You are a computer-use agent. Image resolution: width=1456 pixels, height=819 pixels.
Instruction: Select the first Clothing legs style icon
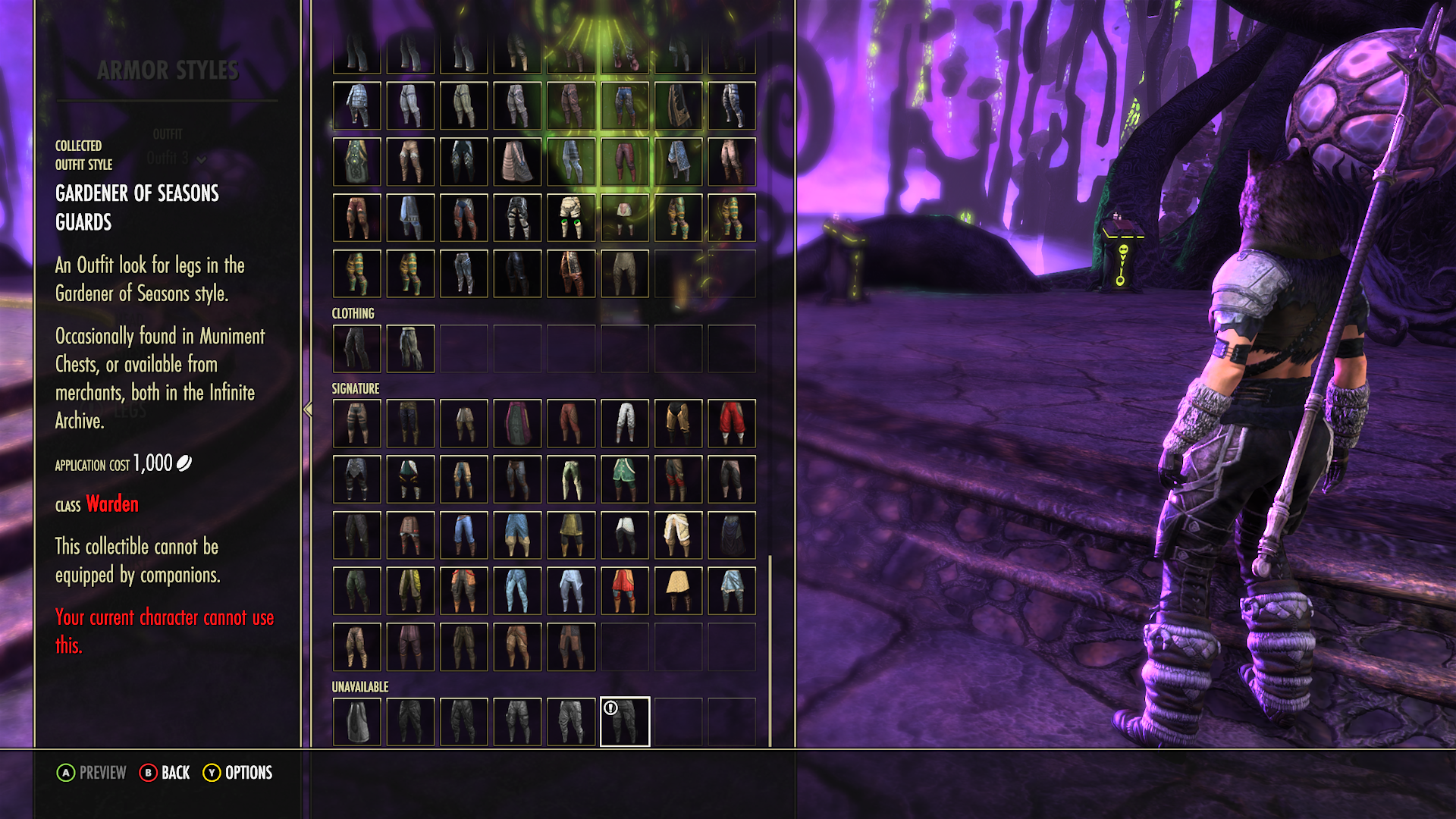pos(357,348)
